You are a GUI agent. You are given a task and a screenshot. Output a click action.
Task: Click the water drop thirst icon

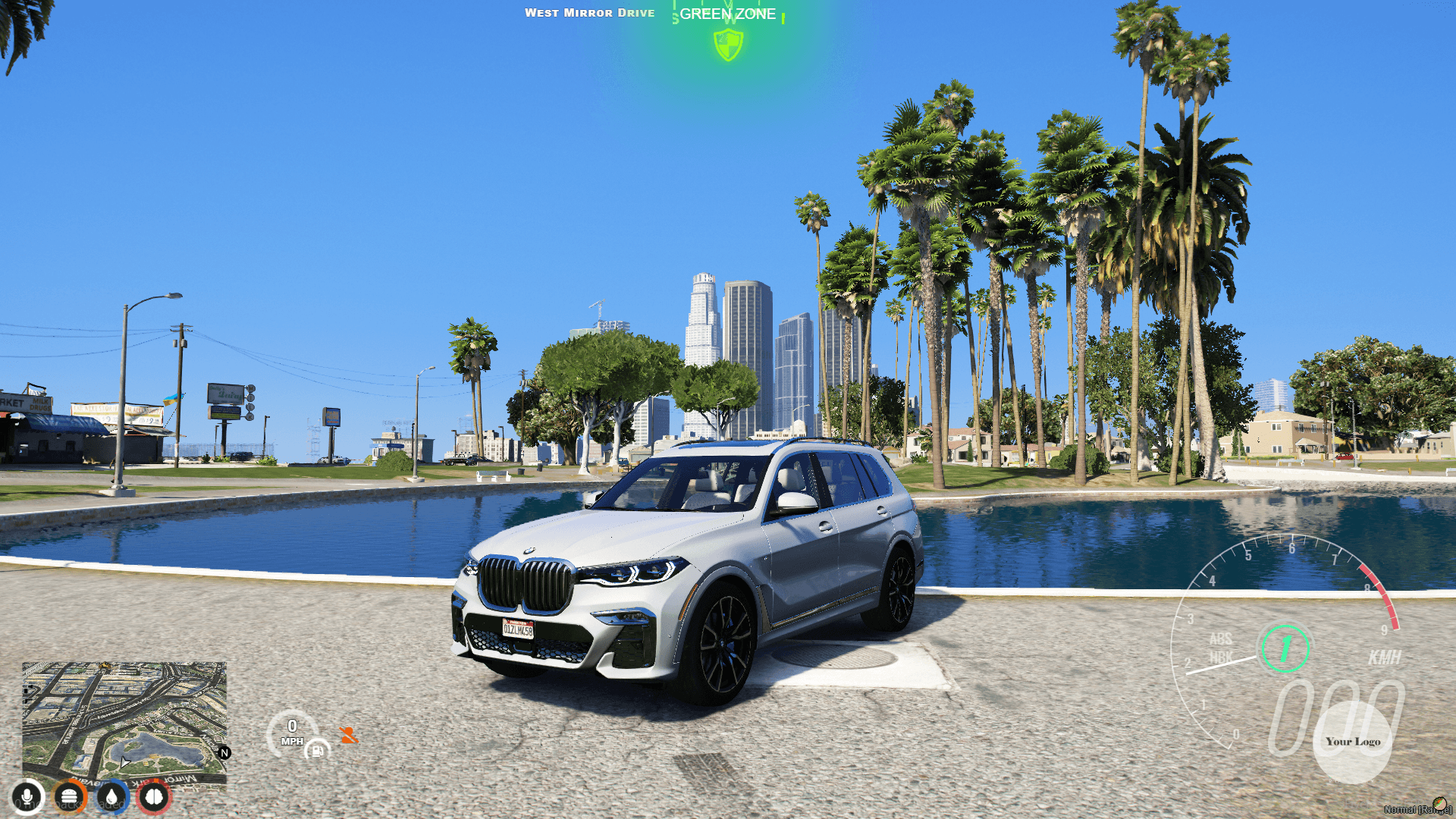point(111,798)
